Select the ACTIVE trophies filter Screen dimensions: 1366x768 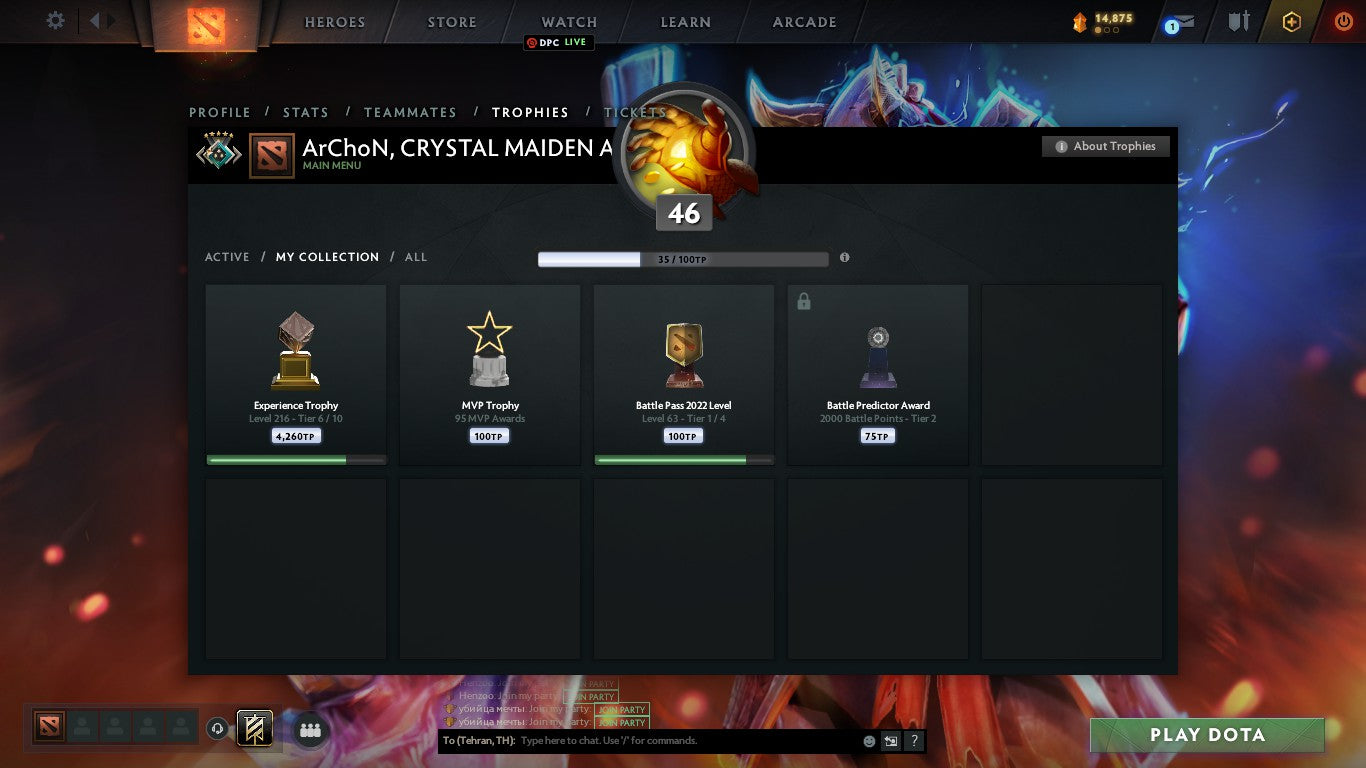[x=226, y=257]
